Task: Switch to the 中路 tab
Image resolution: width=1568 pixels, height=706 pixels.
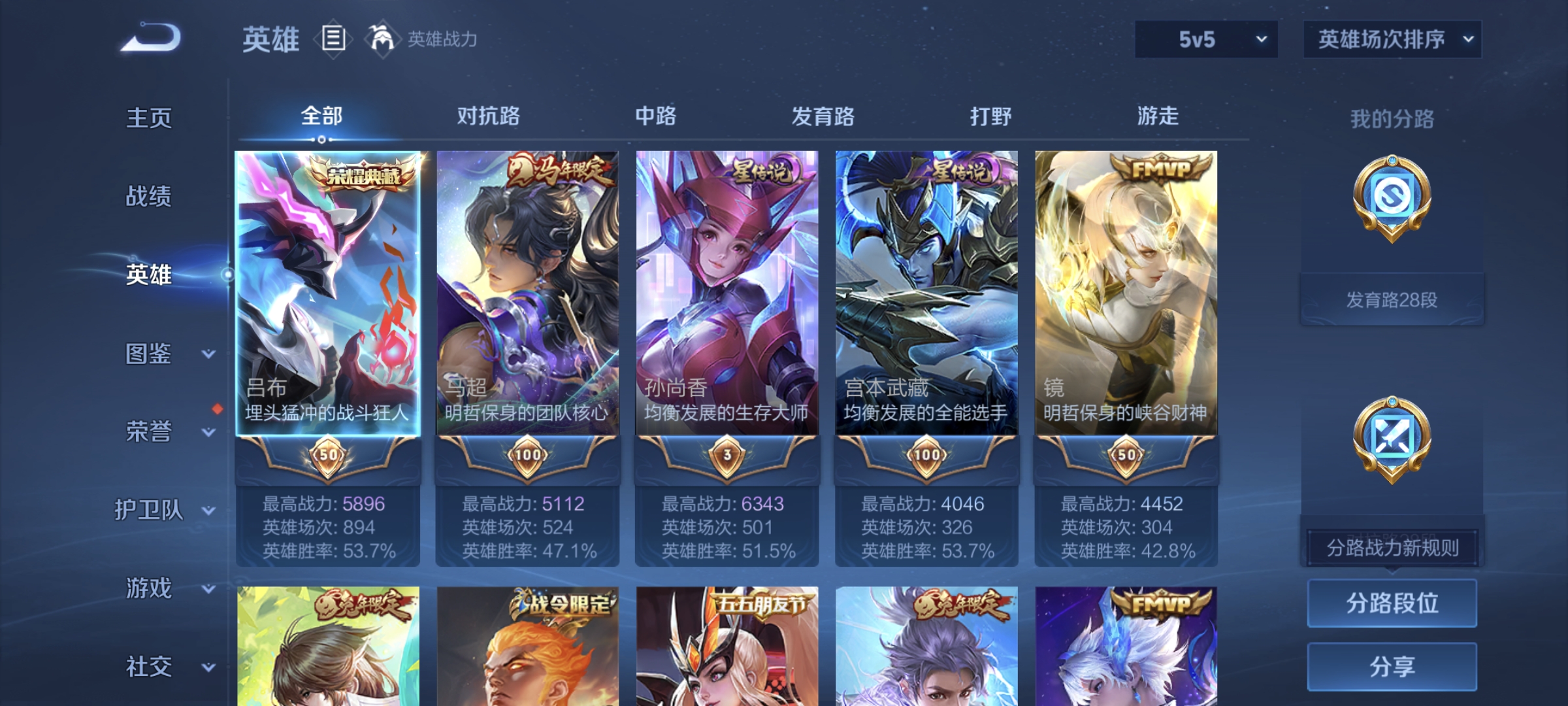Action: [x=657, y=116]
